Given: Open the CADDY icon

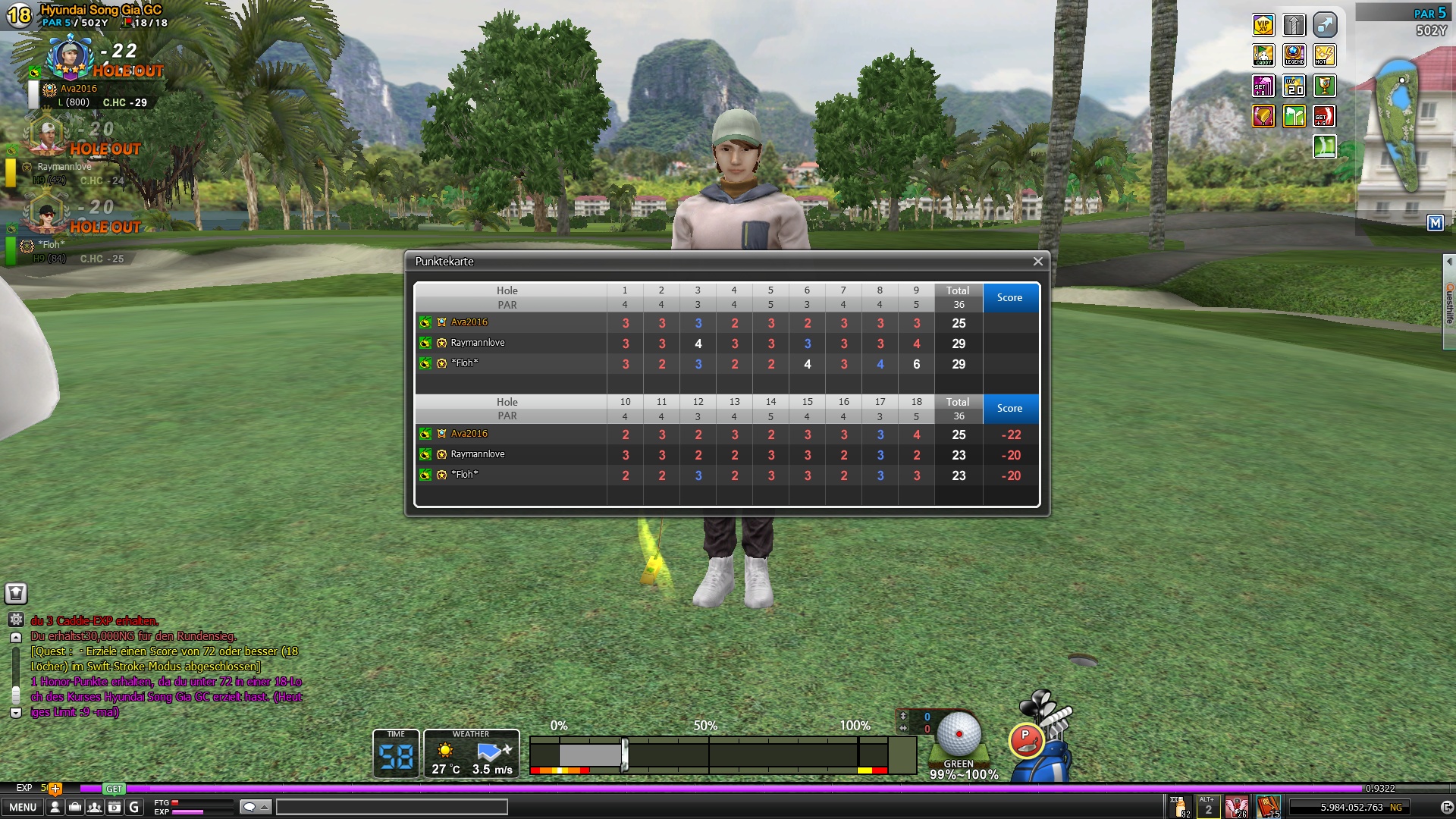Looking at the screenshot, I should pos(1263,55).
